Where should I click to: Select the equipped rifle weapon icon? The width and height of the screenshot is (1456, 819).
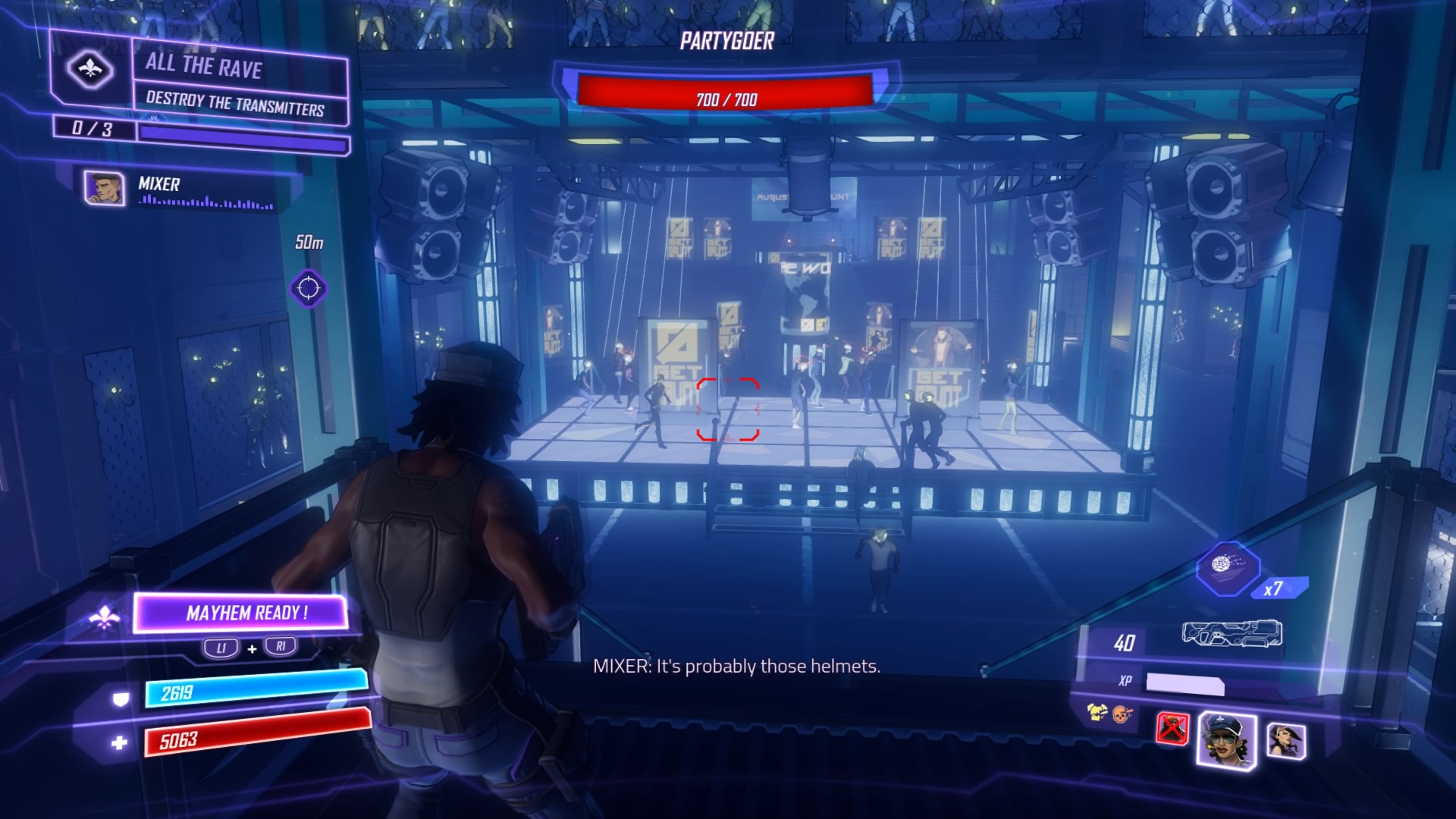point(1232,633)
